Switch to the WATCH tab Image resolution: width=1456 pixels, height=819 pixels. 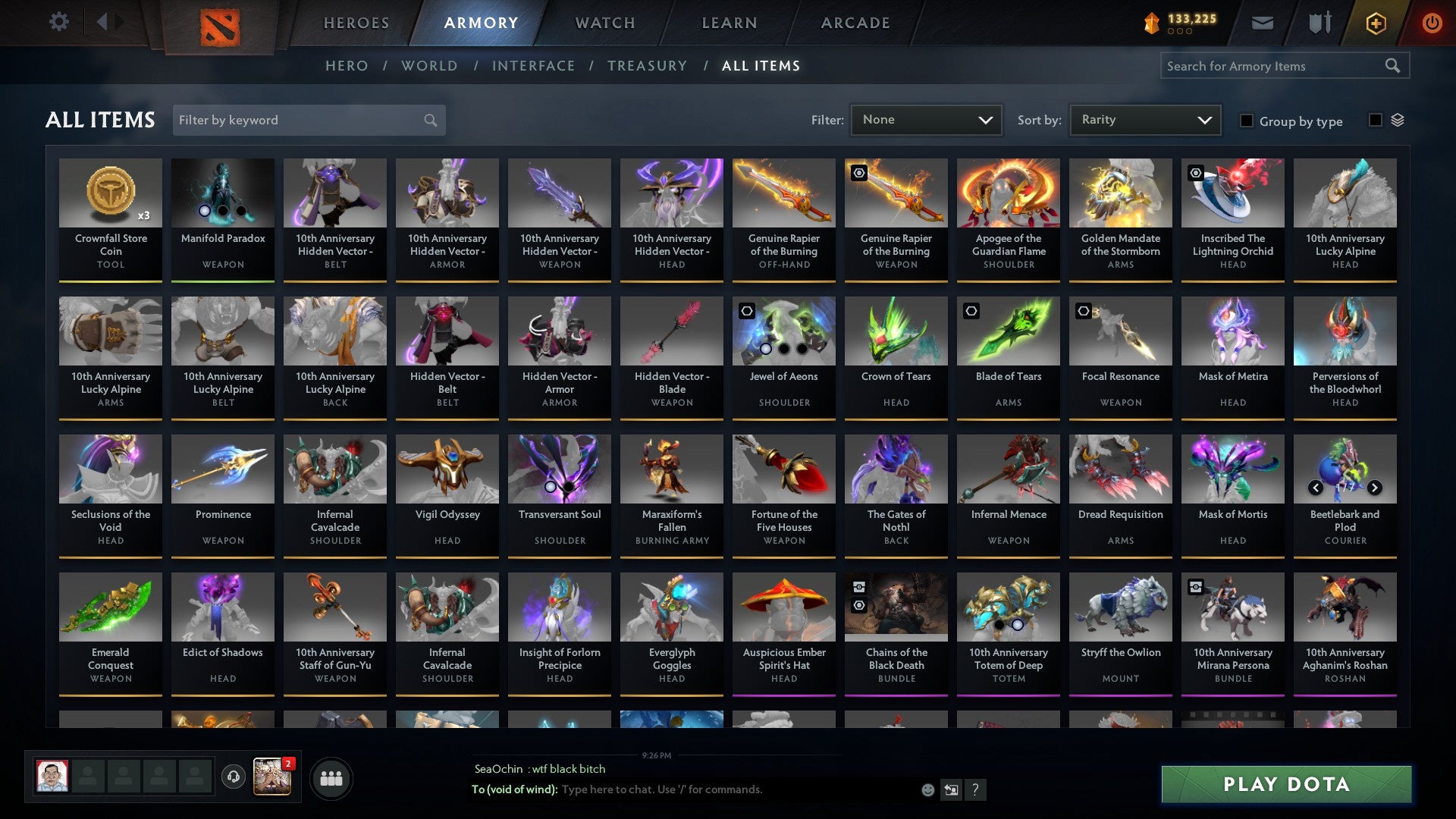click(604, 23)
